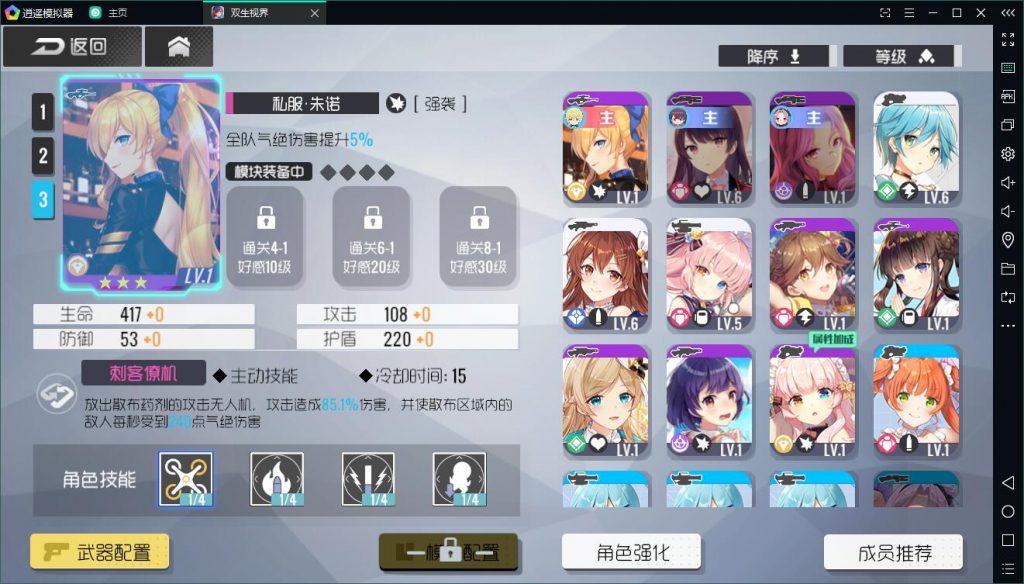
Task: Open 武器配置 weapon configuration
Action: (x=99, y=551)
